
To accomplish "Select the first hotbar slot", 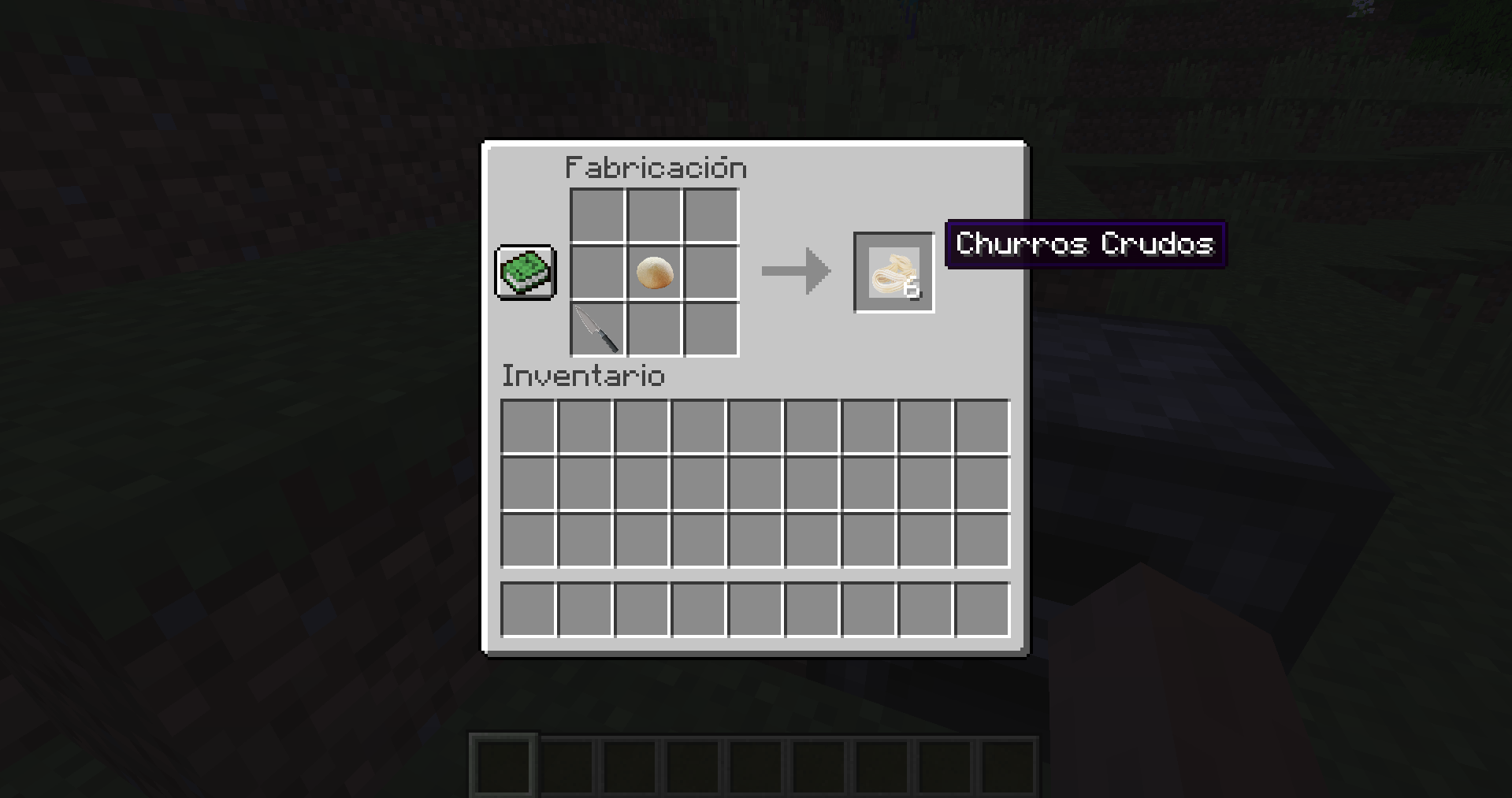I will 502,765.
